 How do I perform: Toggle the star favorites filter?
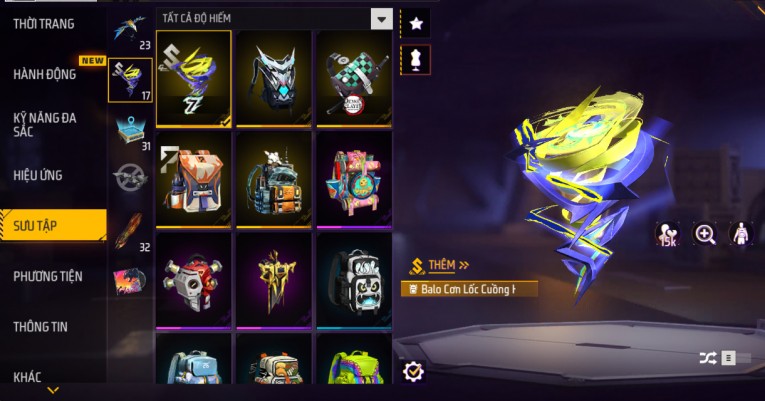(415, 22)
